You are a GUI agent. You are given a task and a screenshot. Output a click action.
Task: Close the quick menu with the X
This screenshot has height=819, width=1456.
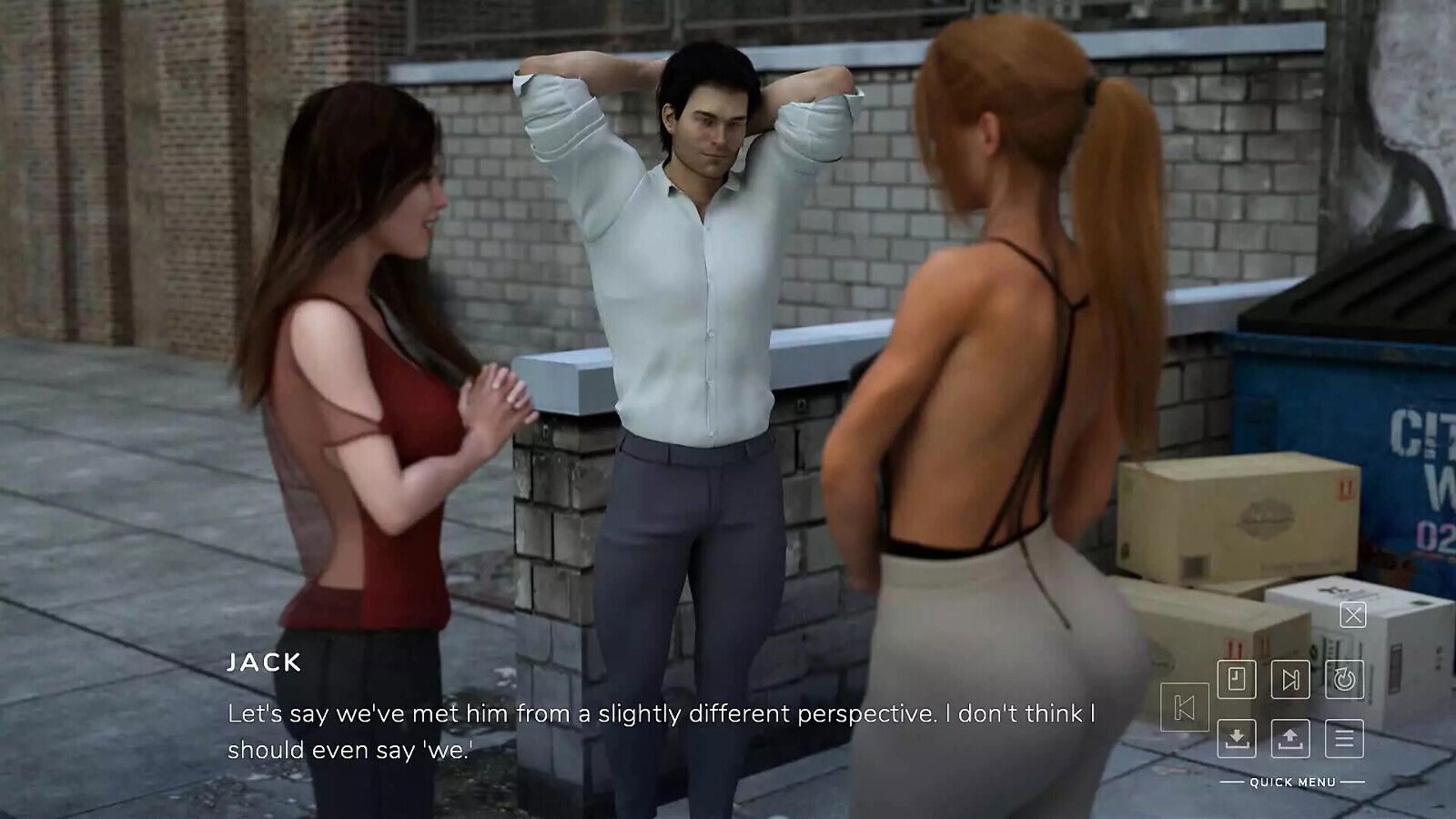click(1353, 615)
